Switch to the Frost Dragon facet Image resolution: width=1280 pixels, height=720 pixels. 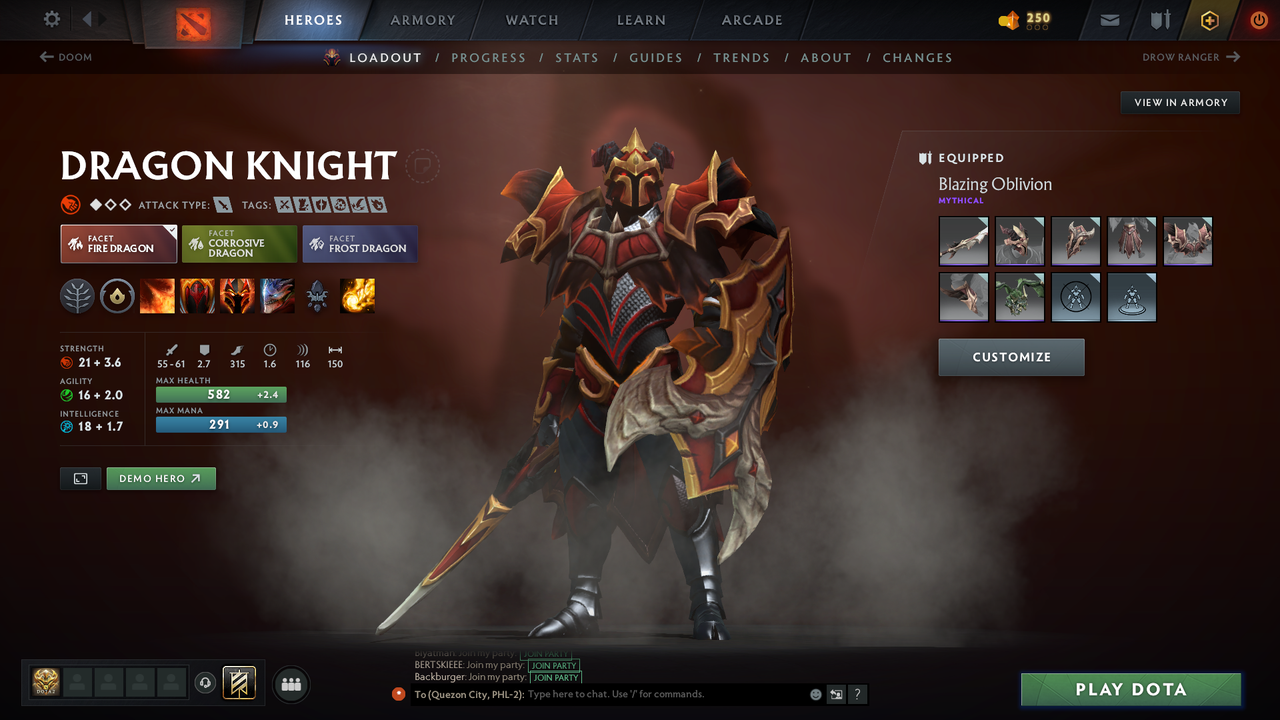pyautogui.click(x=359, y=244)
